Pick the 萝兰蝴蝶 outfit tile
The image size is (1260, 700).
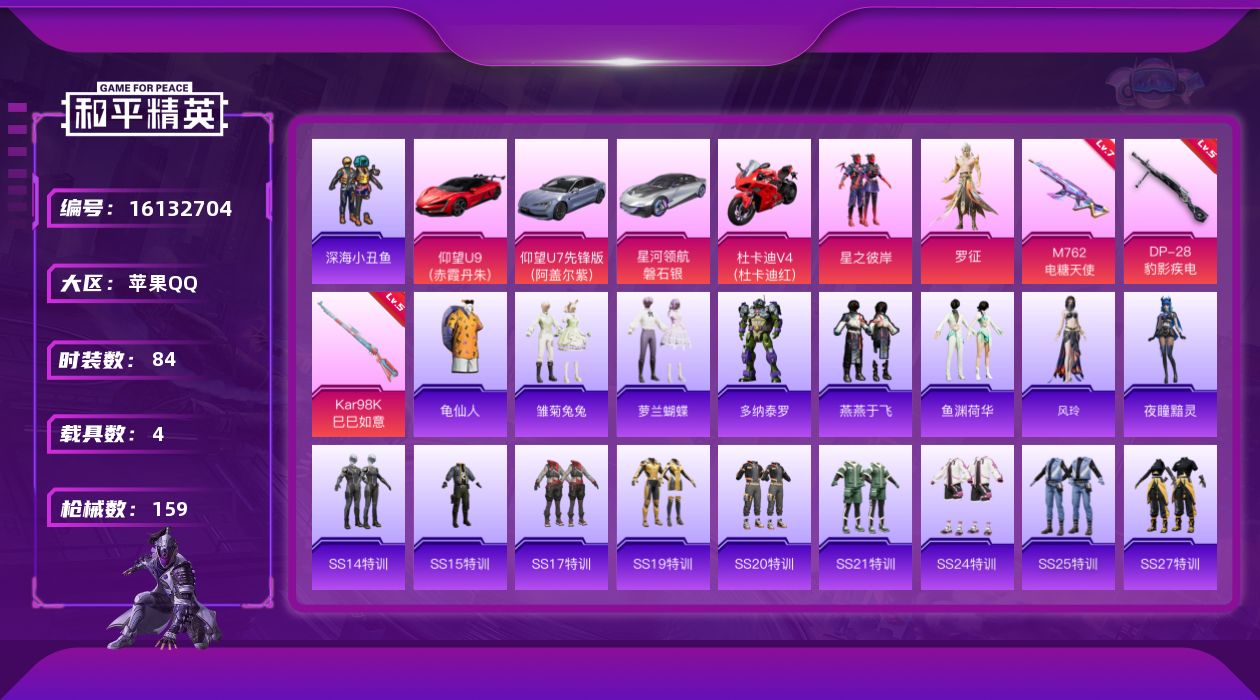tap(663, 364)
